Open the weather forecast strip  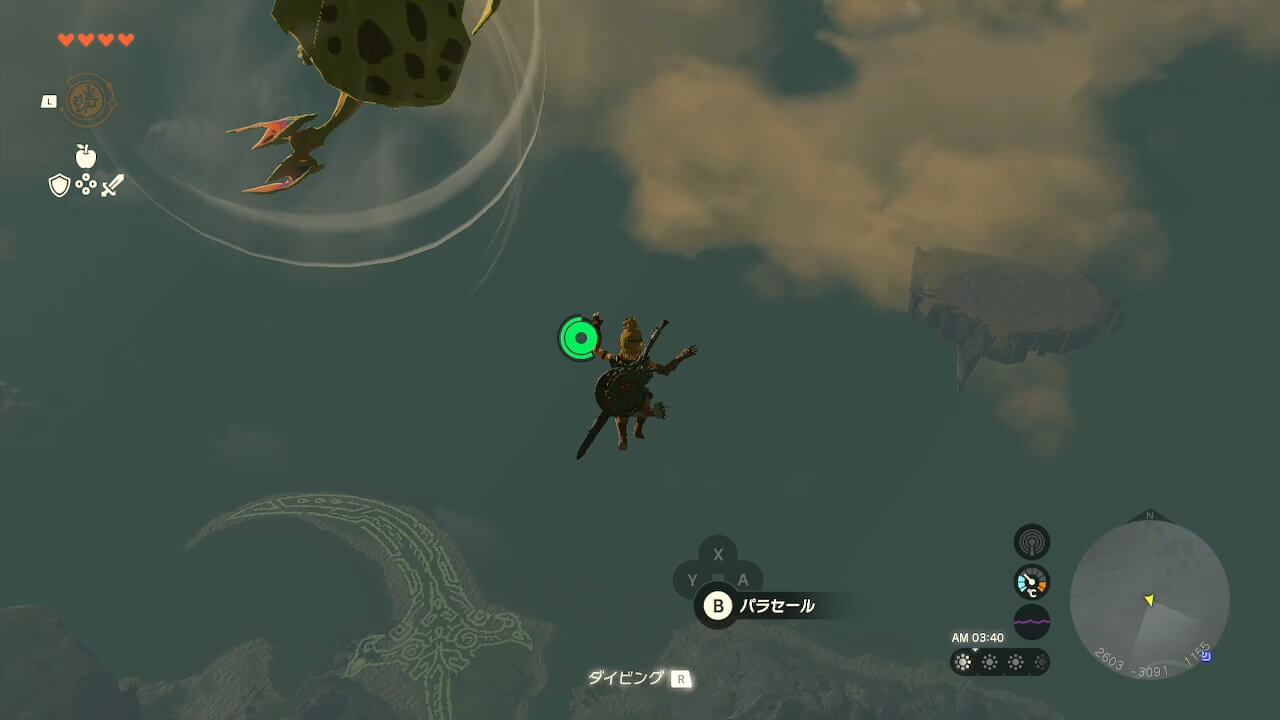click(999, 662)
